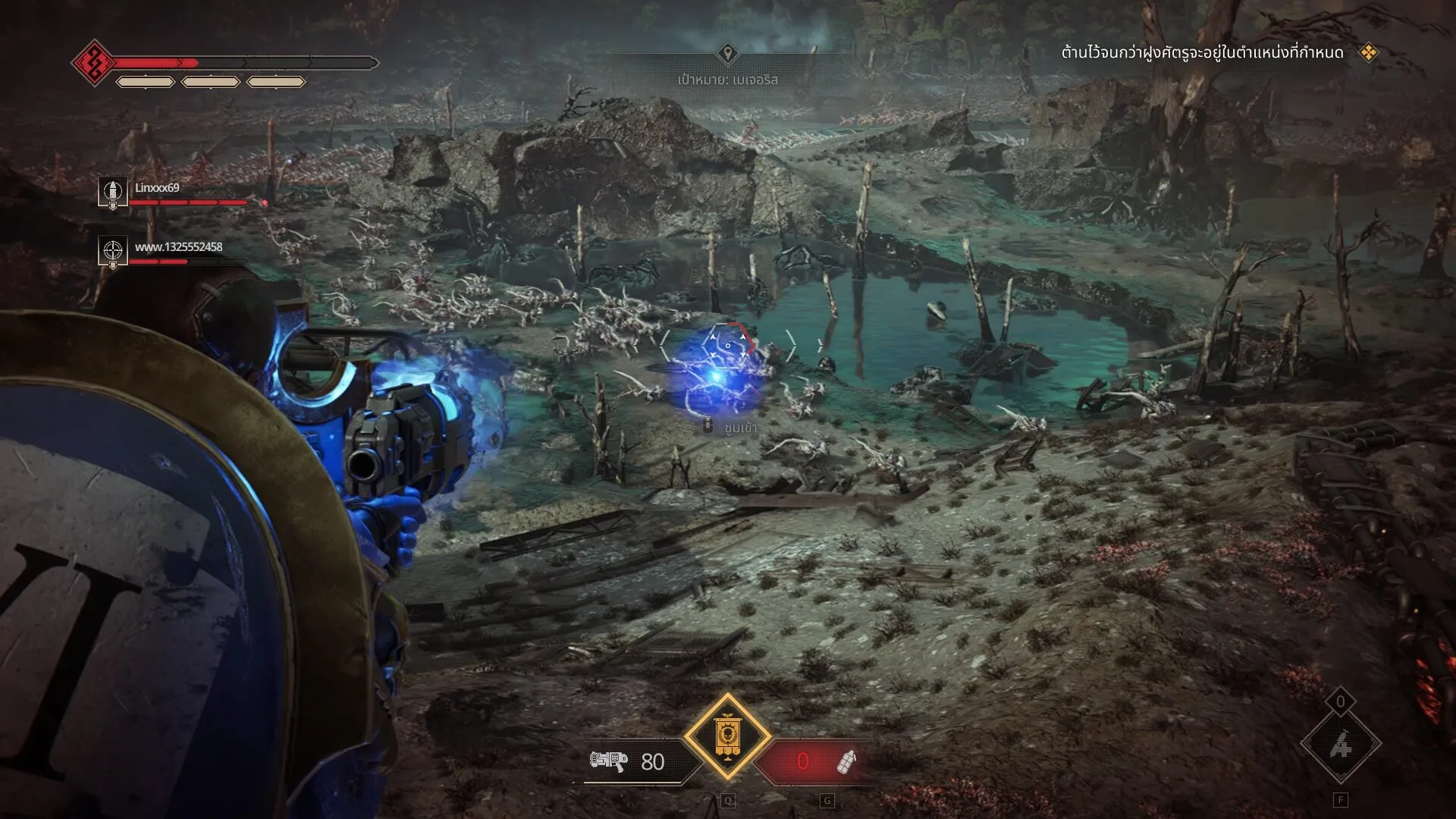Open the yellow mission objective tracker icon
This screenshot has height=819, width=1456.
point(1368,52)
